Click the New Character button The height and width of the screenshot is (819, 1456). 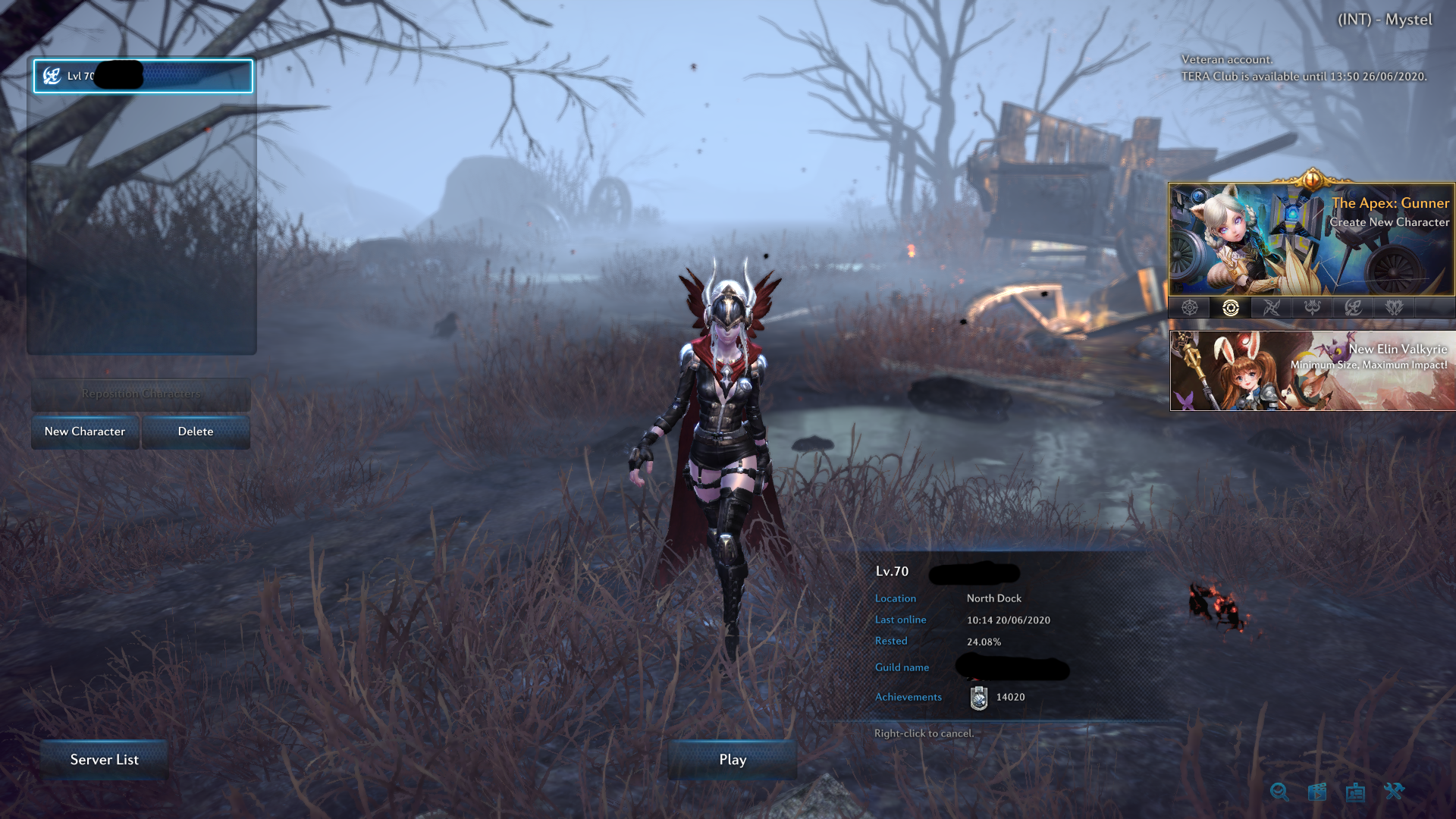click(84, 431)
